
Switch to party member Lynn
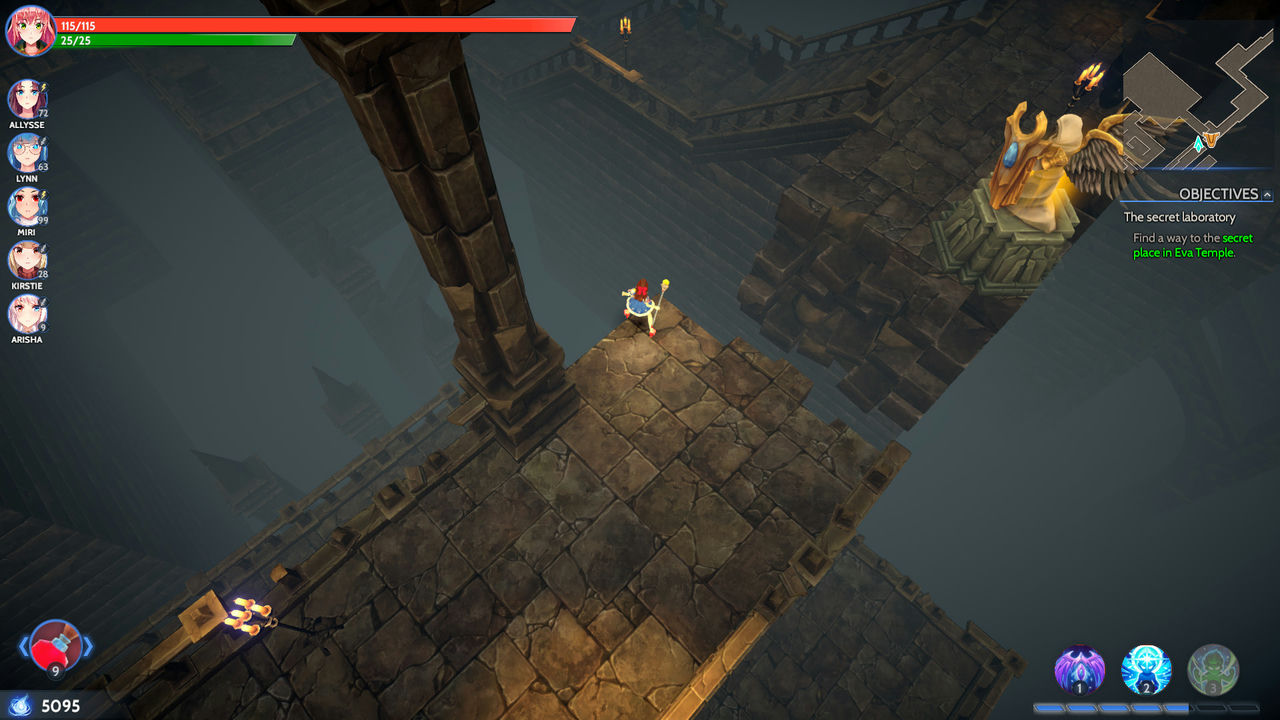(26, 153)
